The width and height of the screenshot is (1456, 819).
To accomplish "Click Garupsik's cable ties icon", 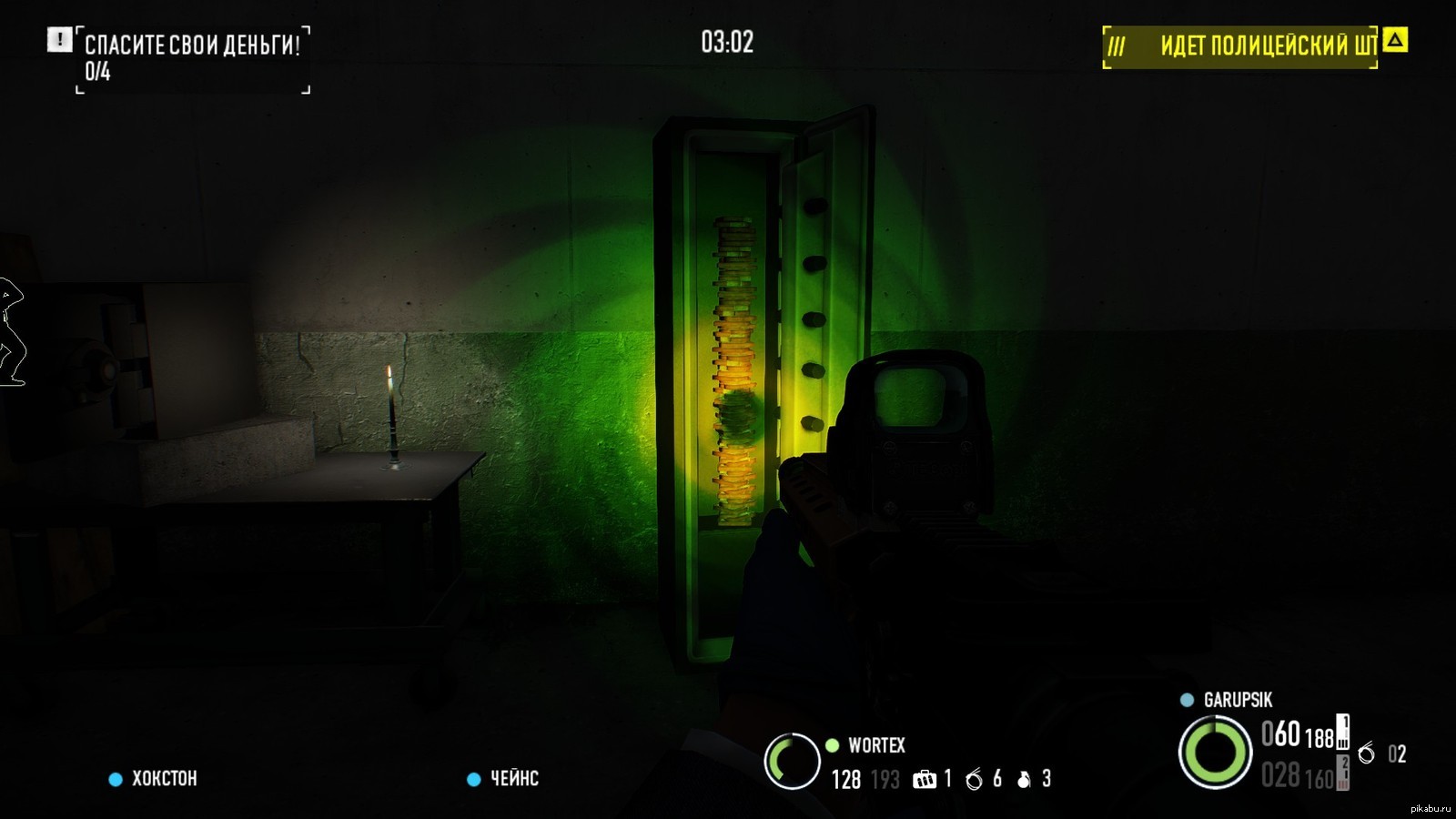I will [x=1366, y=753].
